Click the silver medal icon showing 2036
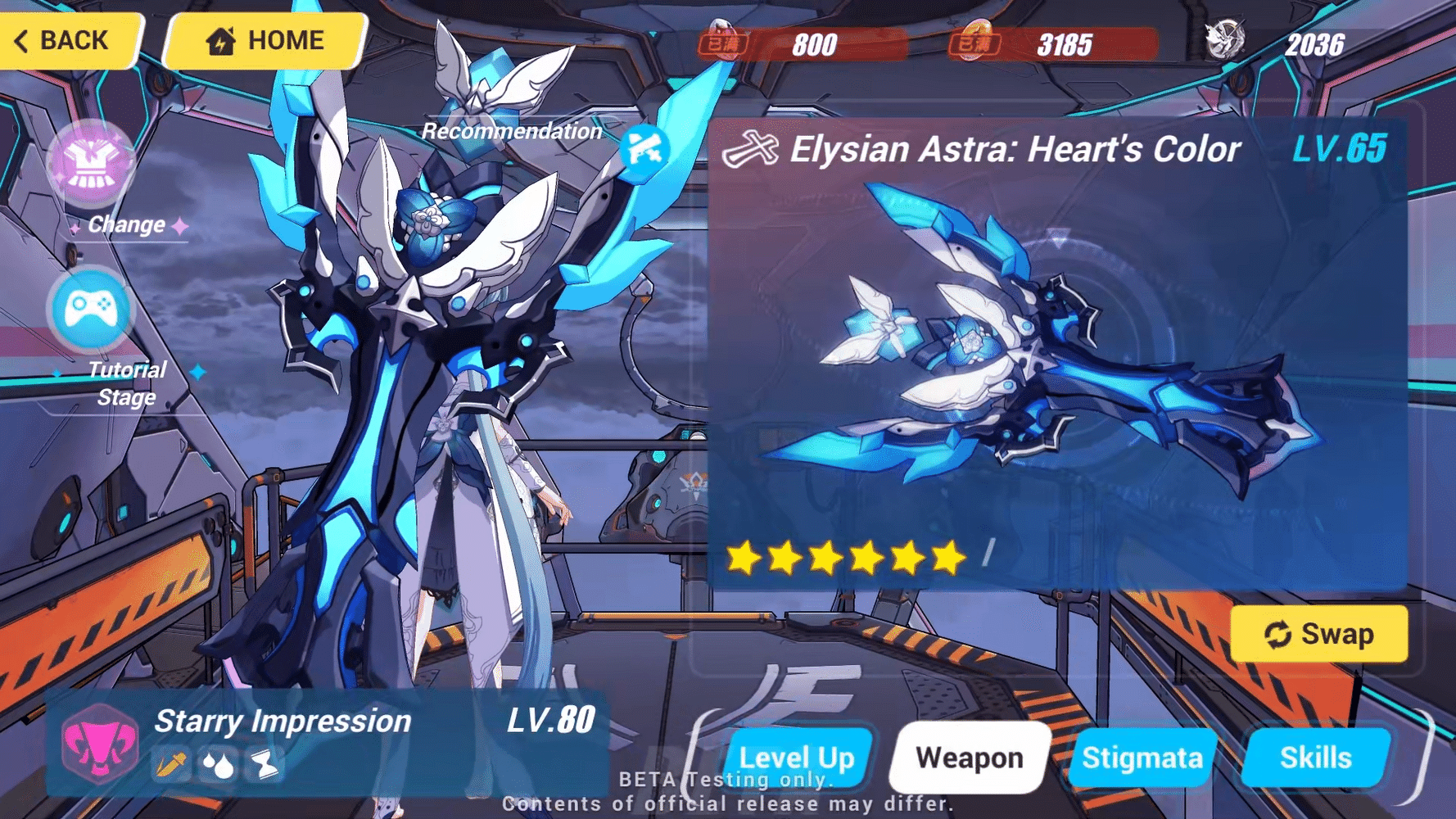The height and width of the screenshot is (819, 1456). (x=1224, y=37)
